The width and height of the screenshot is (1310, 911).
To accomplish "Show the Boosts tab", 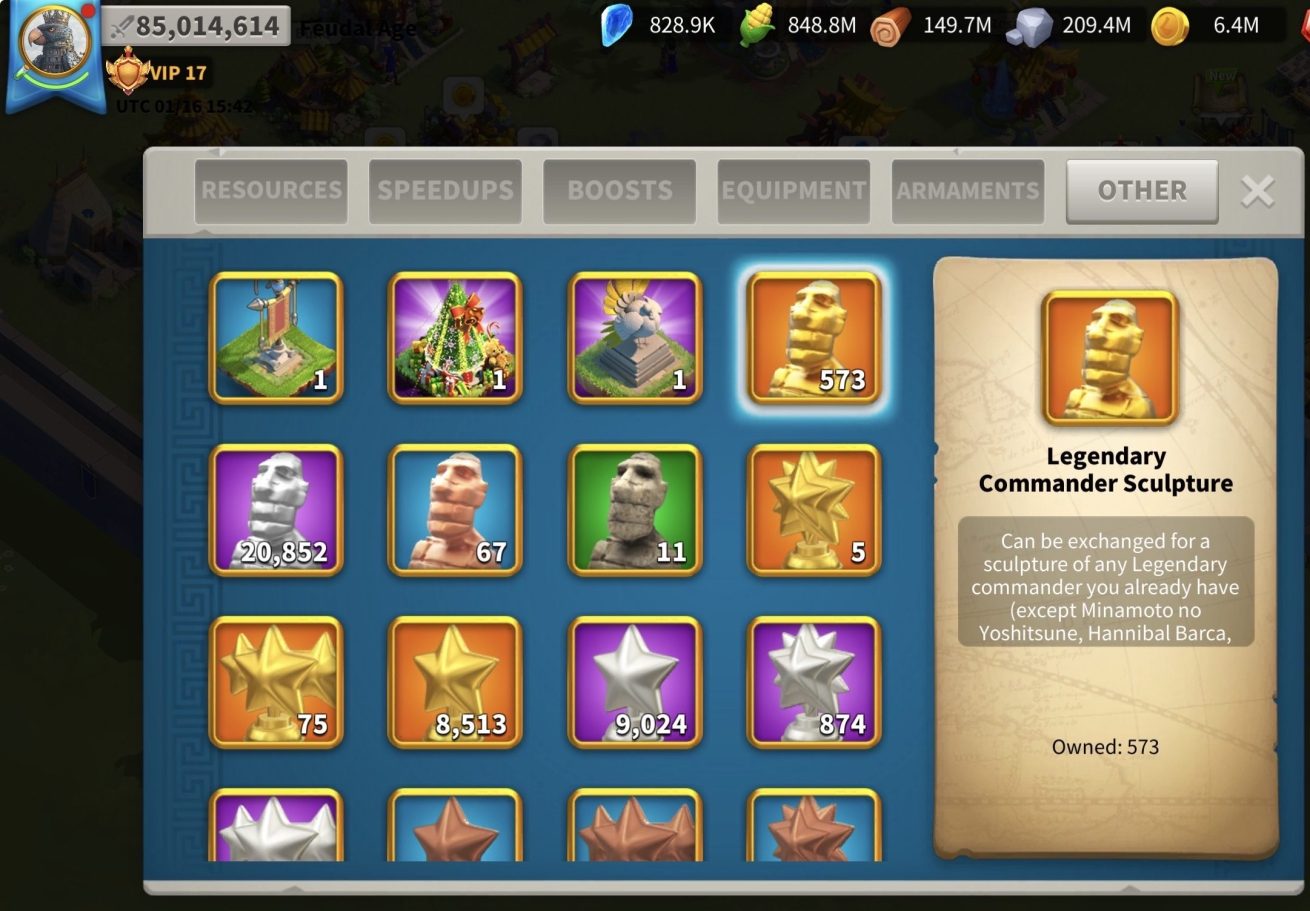I will (619, 191).
